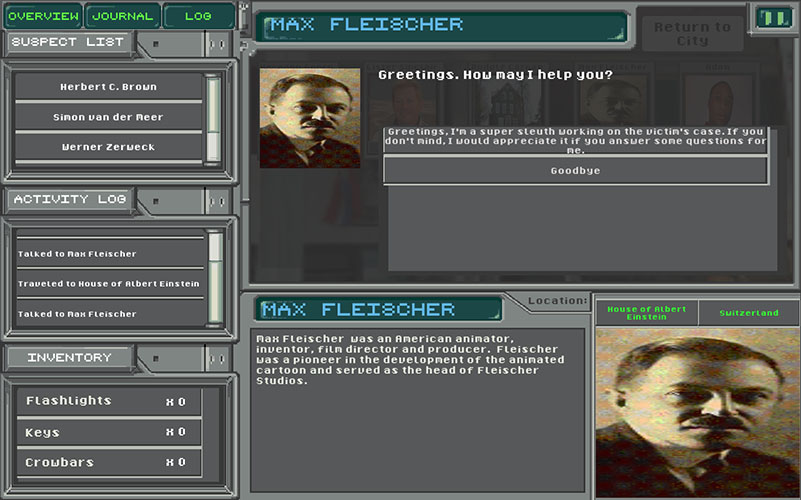Choose the super sleuth greeting reply
Screen dimensions: 801x500
(x=575, y=141)
